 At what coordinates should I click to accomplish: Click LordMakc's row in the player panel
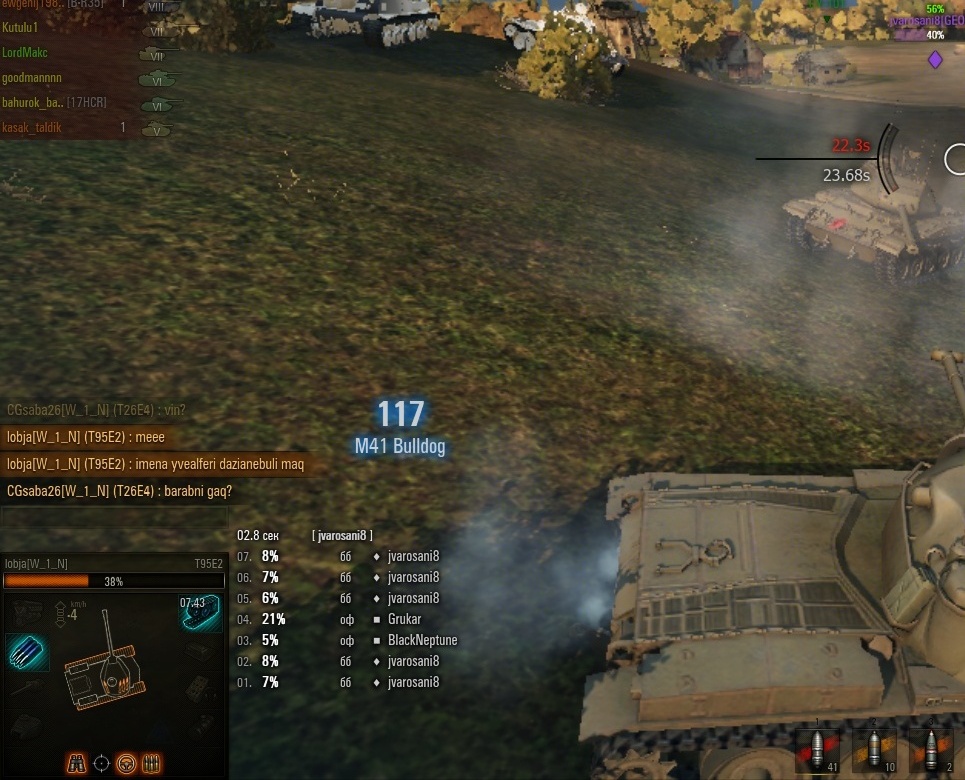point(26,52)
